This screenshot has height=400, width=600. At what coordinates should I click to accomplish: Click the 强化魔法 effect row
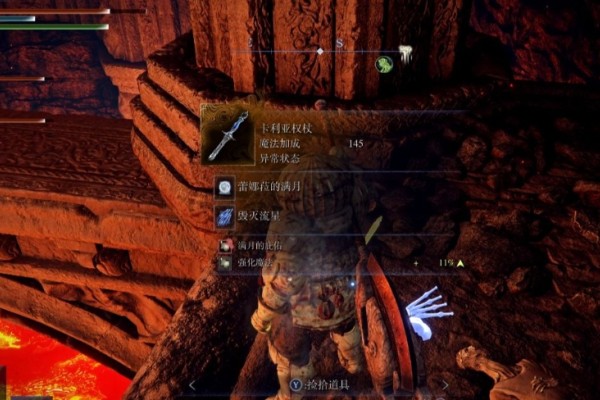tap(253, 263)
